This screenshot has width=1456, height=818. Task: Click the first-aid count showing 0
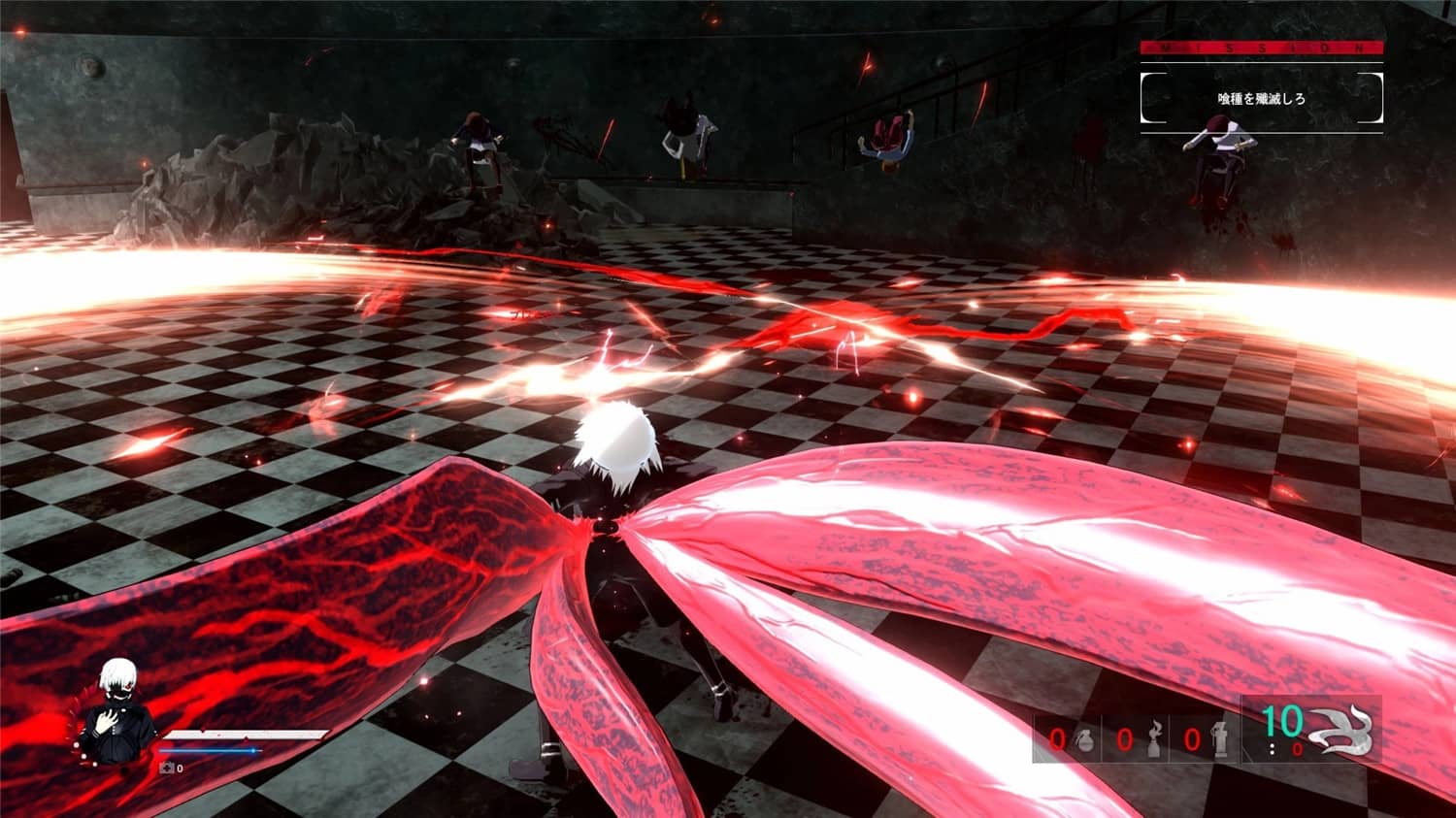pos(181,768)
